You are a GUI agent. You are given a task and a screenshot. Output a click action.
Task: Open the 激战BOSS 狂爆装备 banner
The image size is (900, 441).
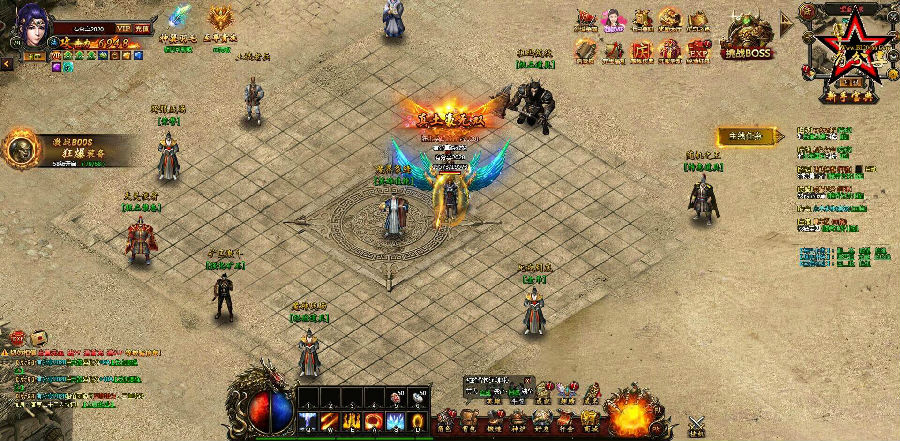click(x=58, y=150)
